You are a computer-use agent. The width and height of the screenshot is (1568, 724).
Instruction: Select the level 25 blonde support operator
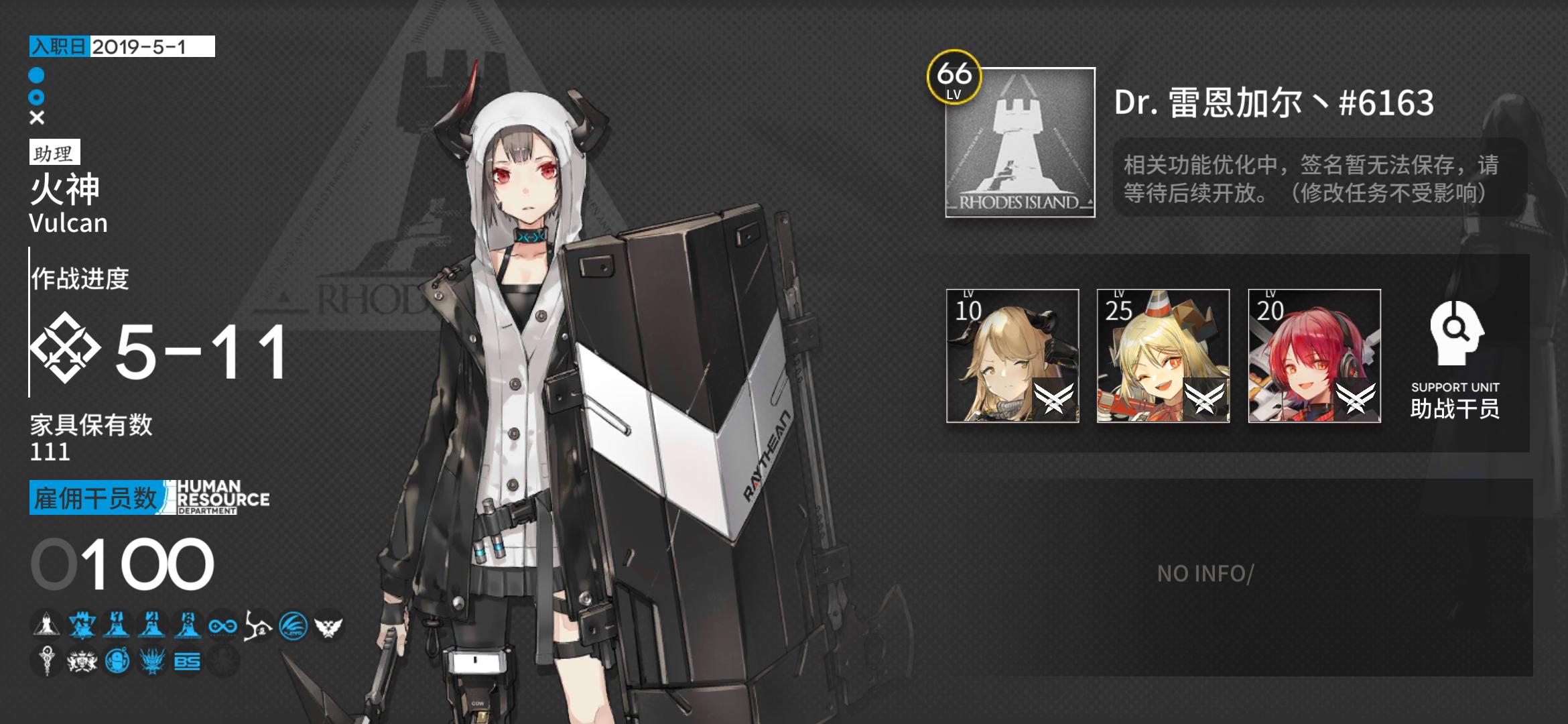pyautogui.click(x=1163, y=356)
